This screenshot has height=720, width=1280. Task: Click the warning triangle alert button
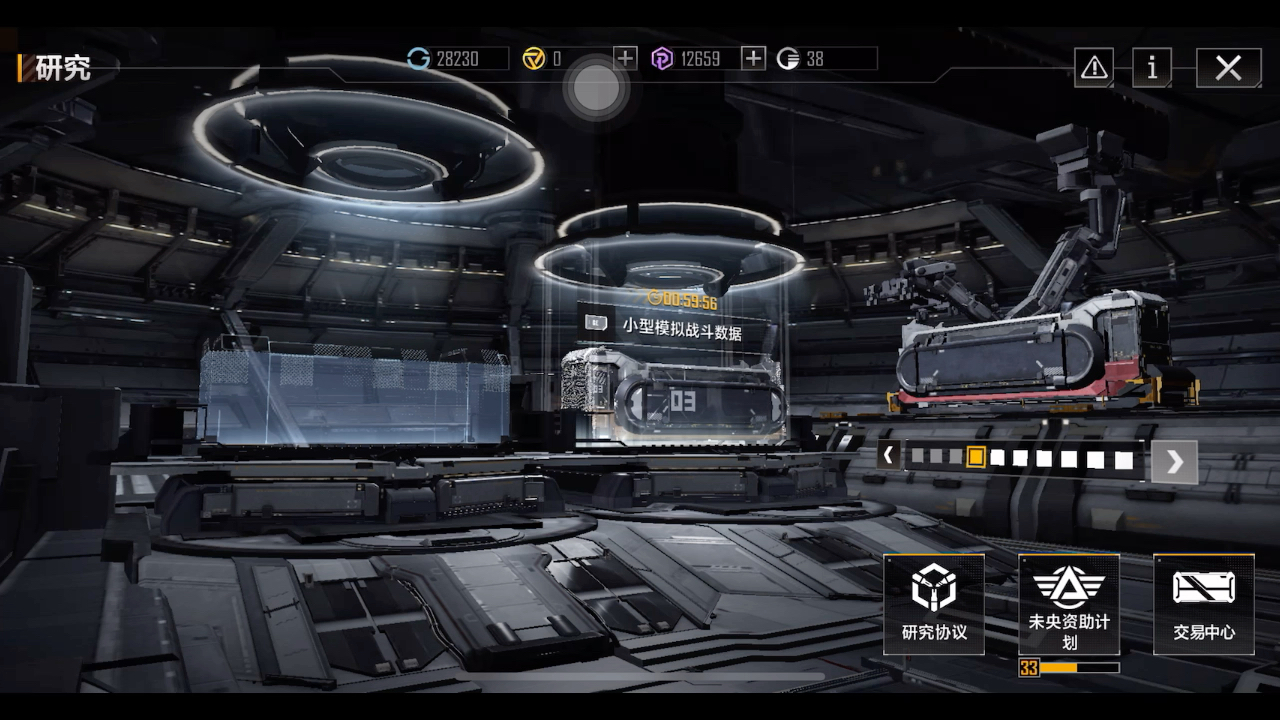coord(1094,68)
